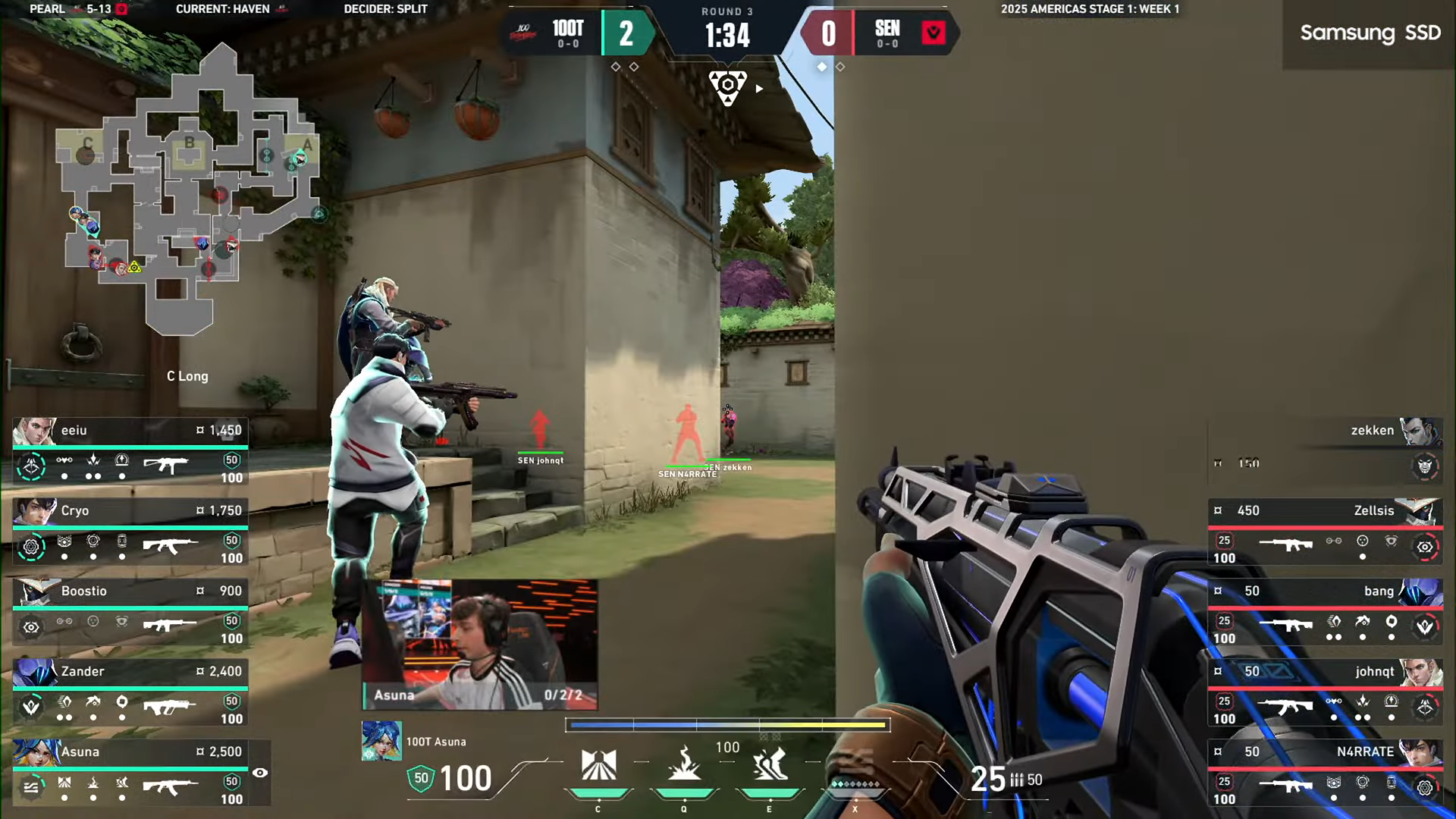
Task: Select N4RRATE's player row
Action: click(x=1325, y=774)
